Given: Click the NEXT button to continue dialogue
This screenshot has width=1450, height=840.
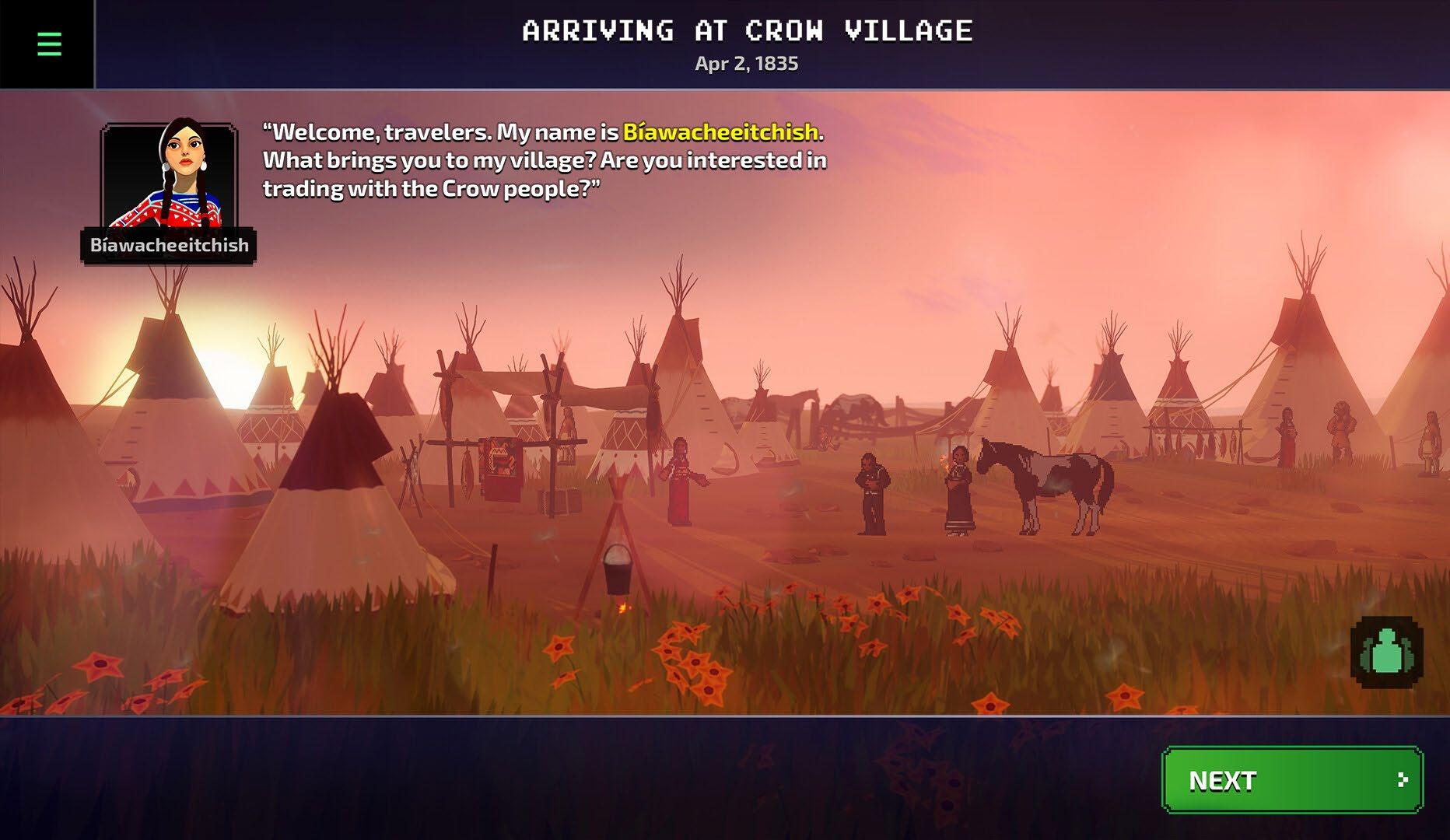Looking at the screenshot, I should (1291, 779).
